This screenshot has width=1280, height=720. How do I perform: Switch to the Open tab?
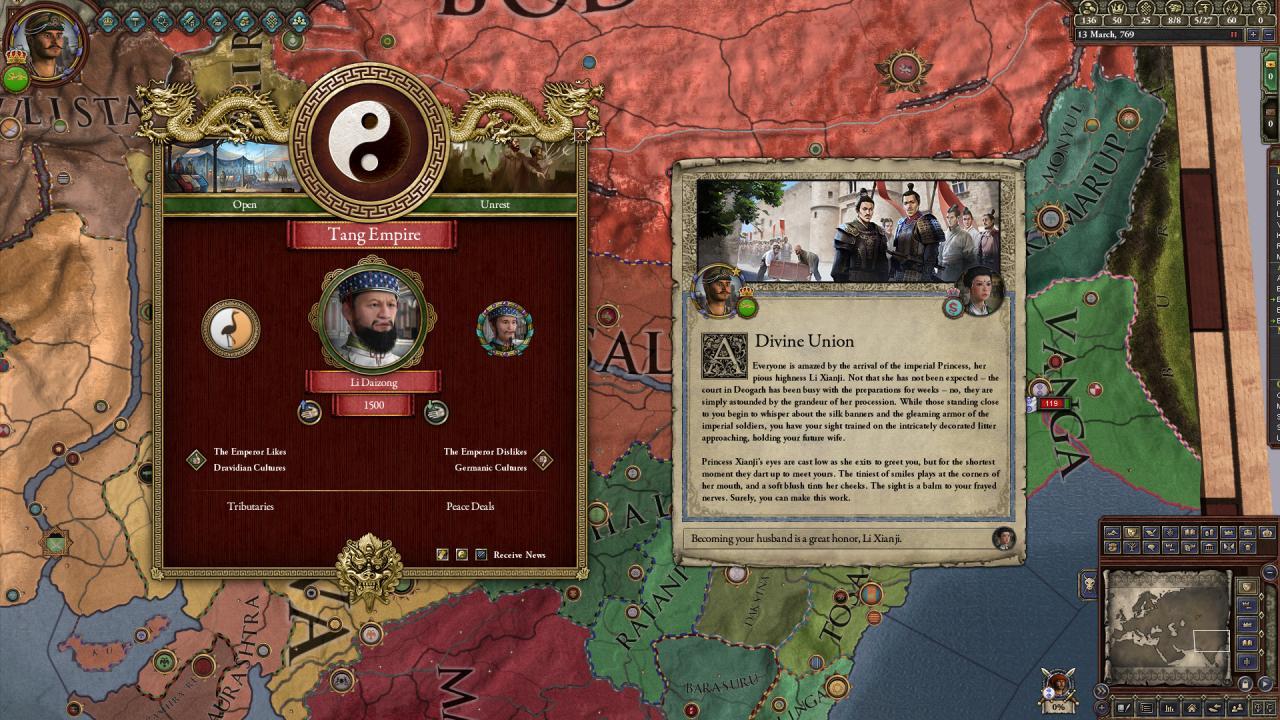[x=244, y=205]
